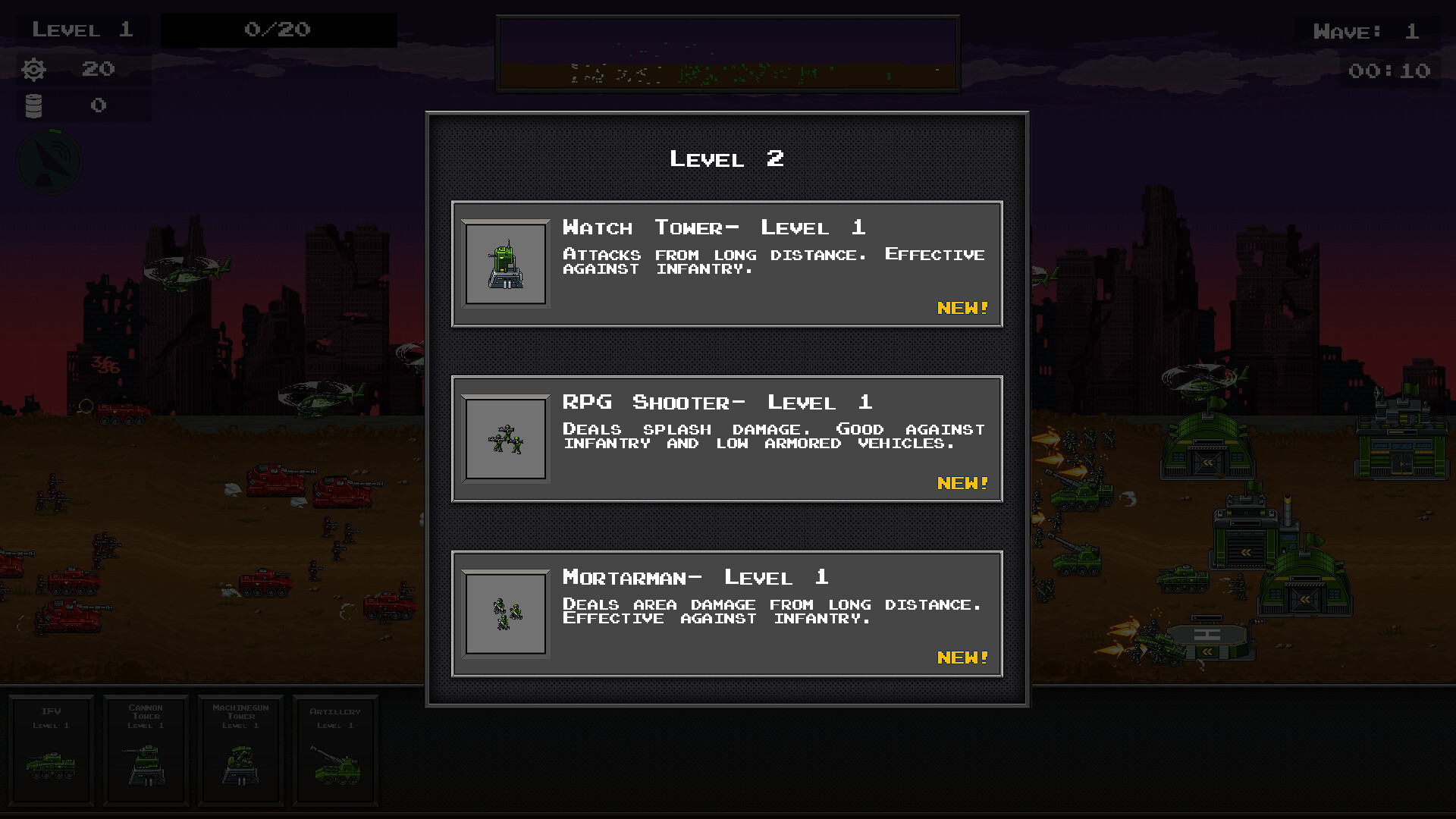The width and height of the screenshot is (1456, 819).
Task: Click the NEW! badge on Mortarman
Action: (x=962, y=657)
